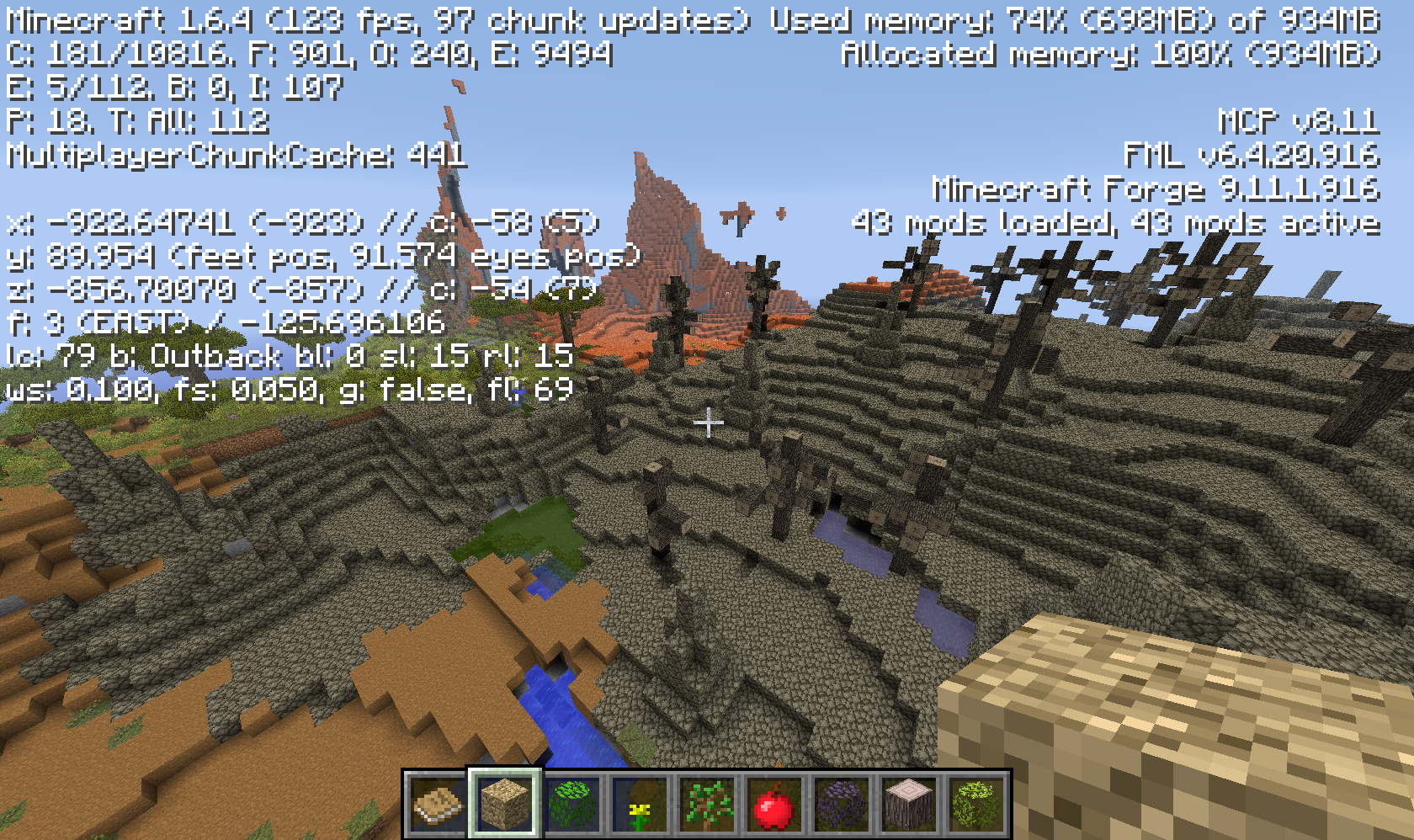Pick the yellow-green leaves block slot

975,805
